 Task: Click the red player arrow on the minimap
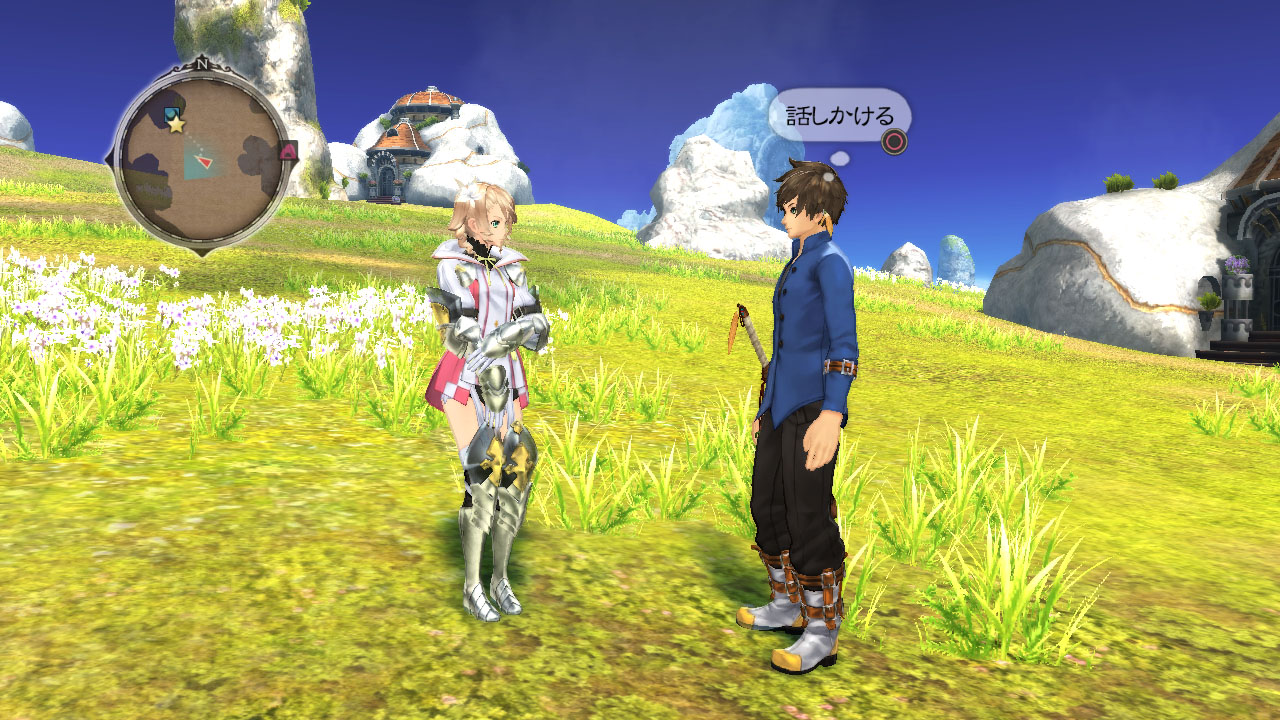pos(203,161)
